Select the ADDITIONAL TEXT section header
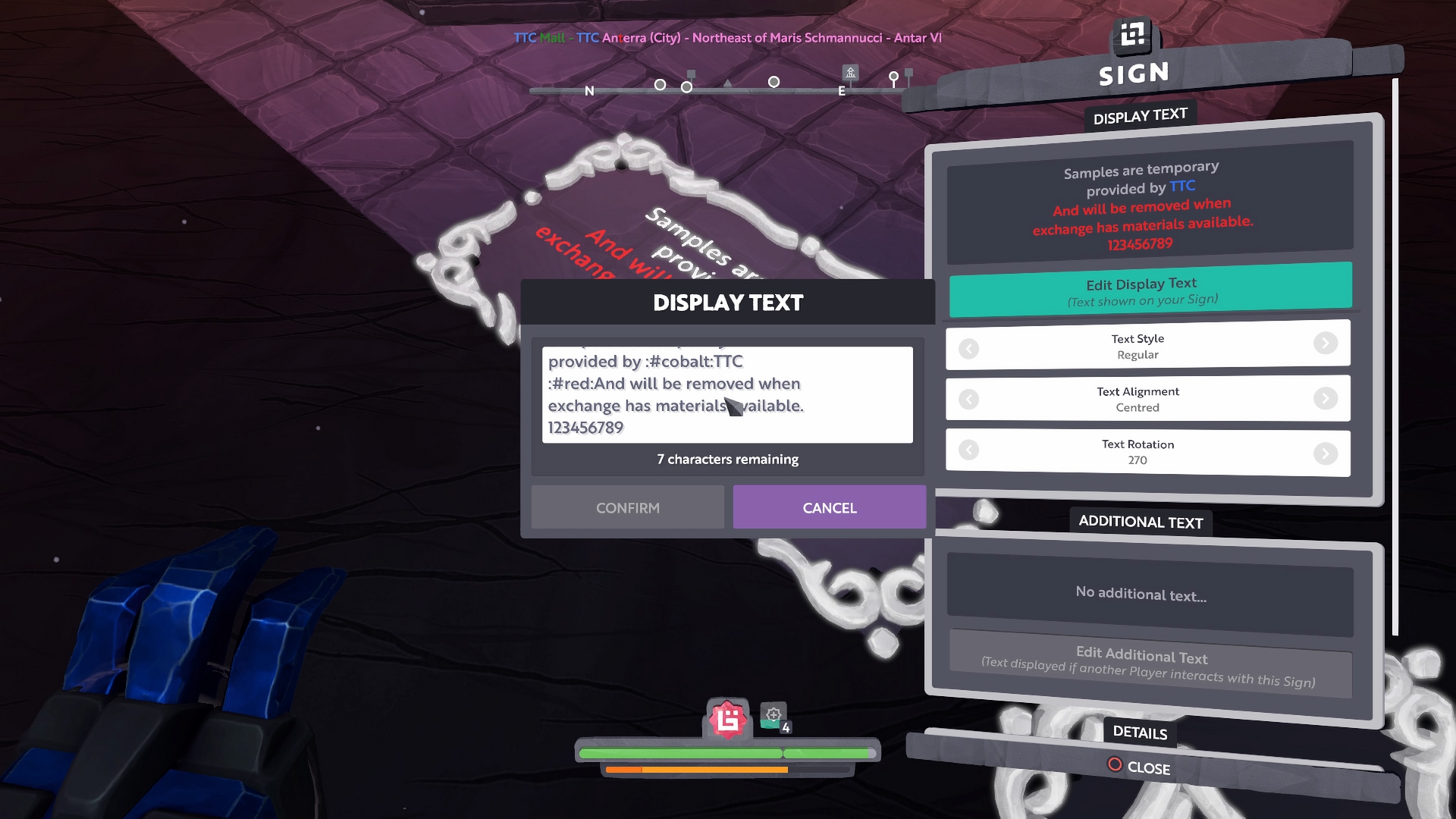The image size is (1456, 819). tap(1140, 522)
